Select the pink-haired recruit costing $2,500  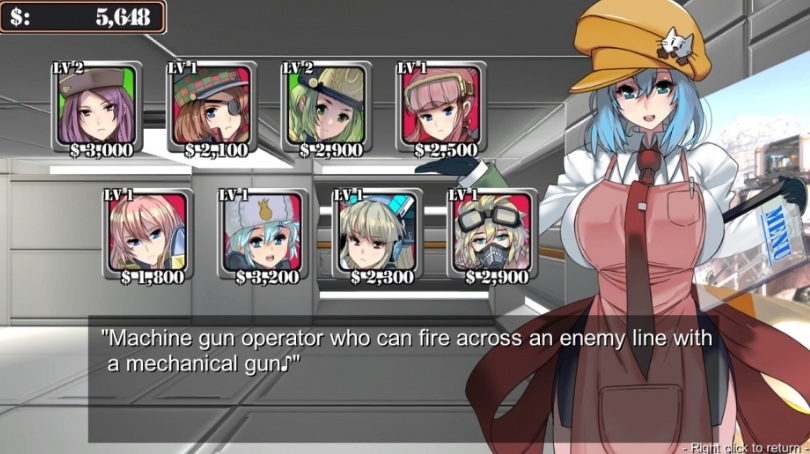pos(441,107)
